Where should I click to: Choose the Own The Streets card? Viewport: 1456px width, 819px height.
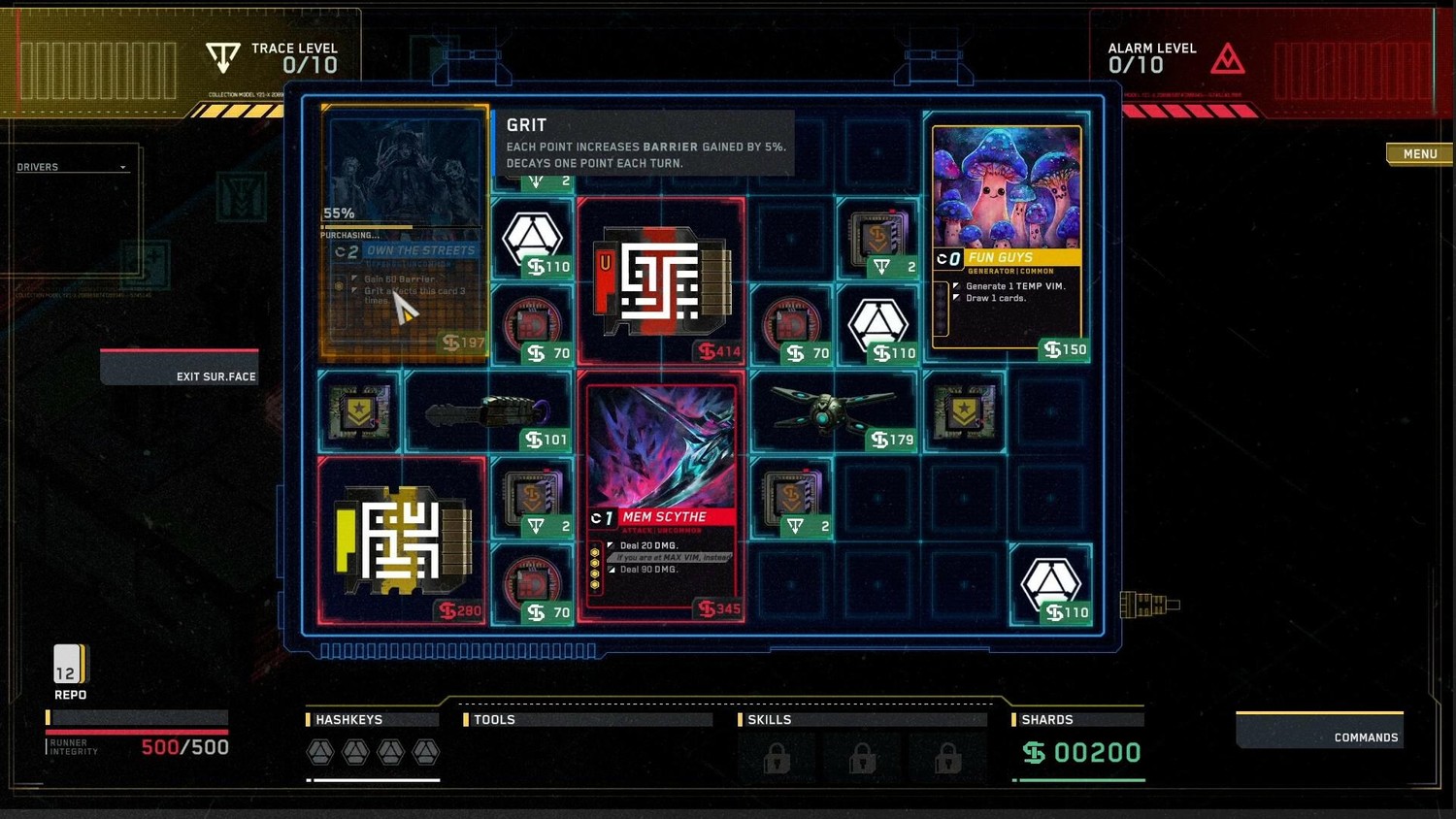[404, 233]
